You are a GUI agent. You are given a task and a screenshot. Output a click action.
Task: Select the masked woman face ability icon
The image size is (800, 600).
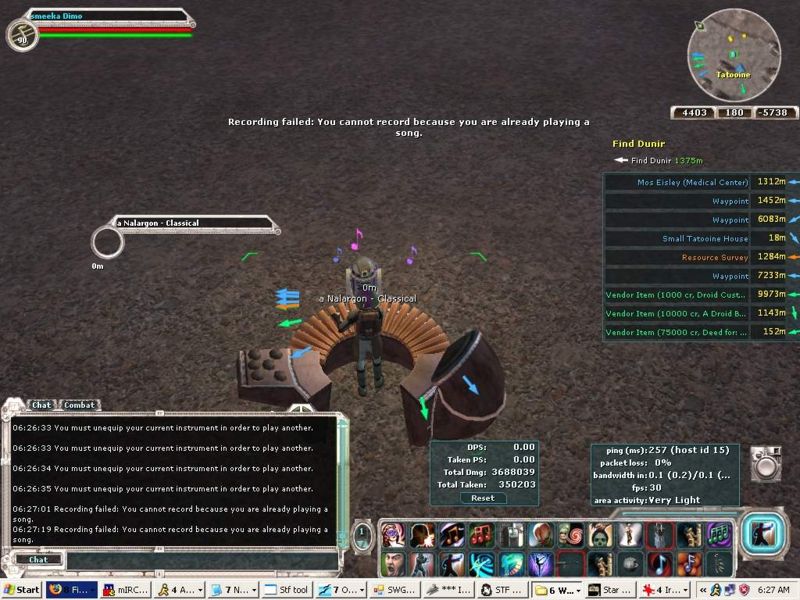click(x=390, y=535)
